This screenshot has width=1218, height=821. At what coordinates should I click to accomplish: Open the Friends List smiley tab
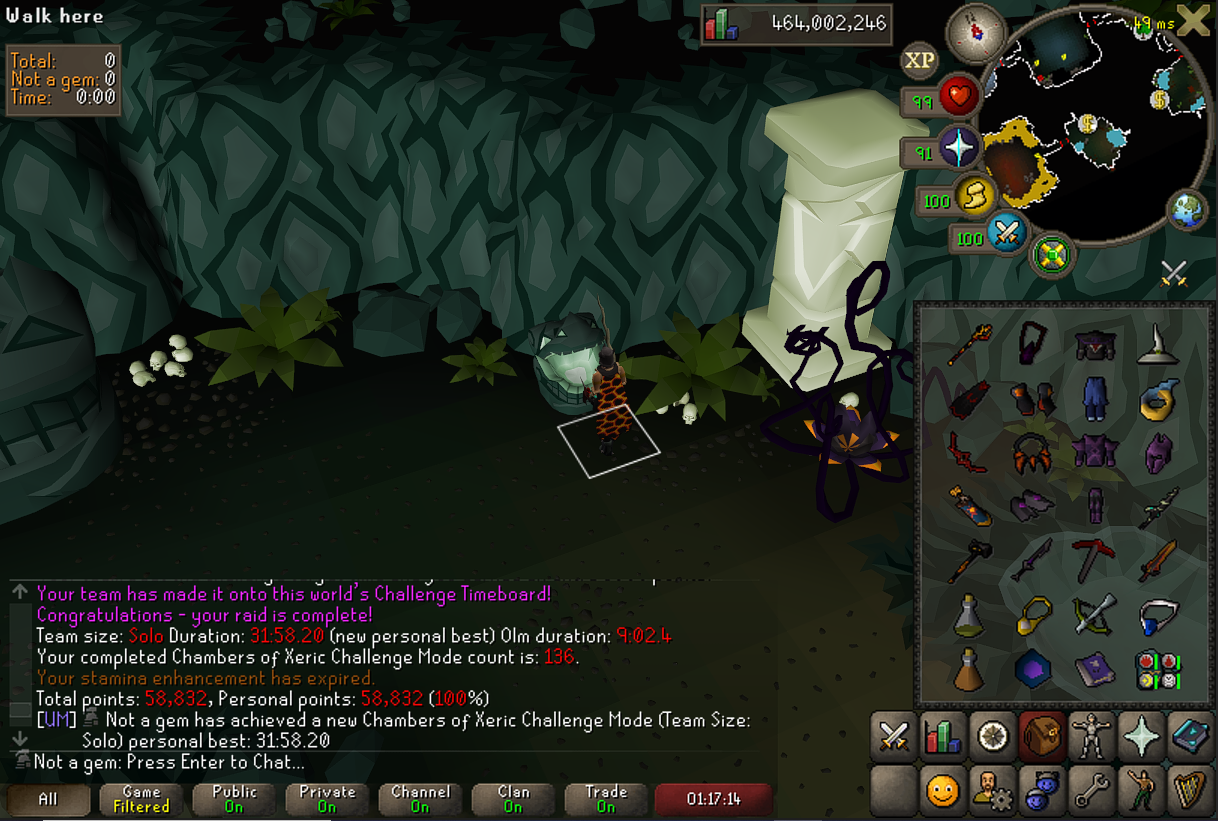(x=941, y=790)
